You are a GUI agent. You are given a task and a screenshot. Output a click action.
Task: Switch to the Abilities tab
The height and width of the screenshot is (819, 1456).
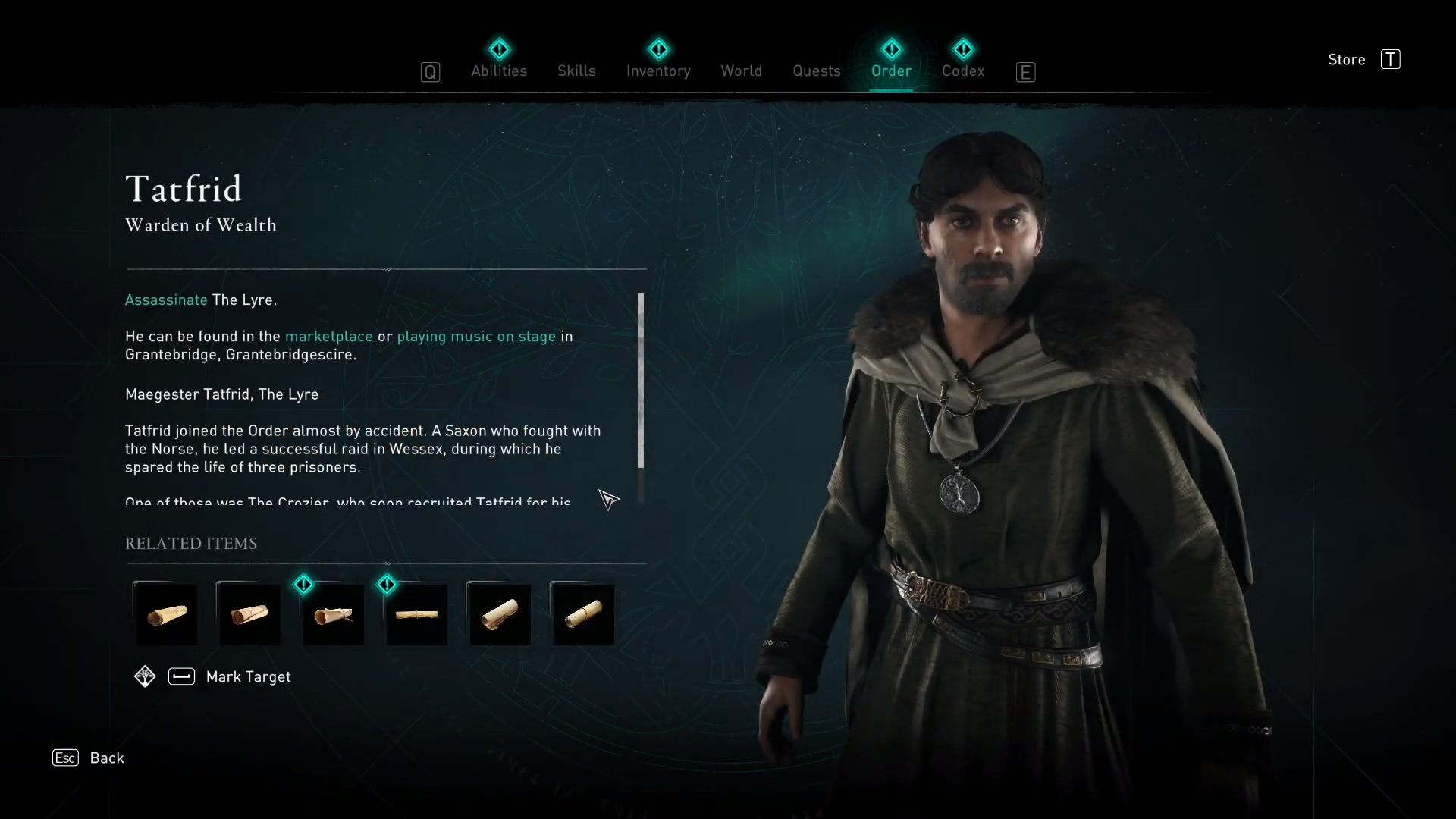(498, 71)
